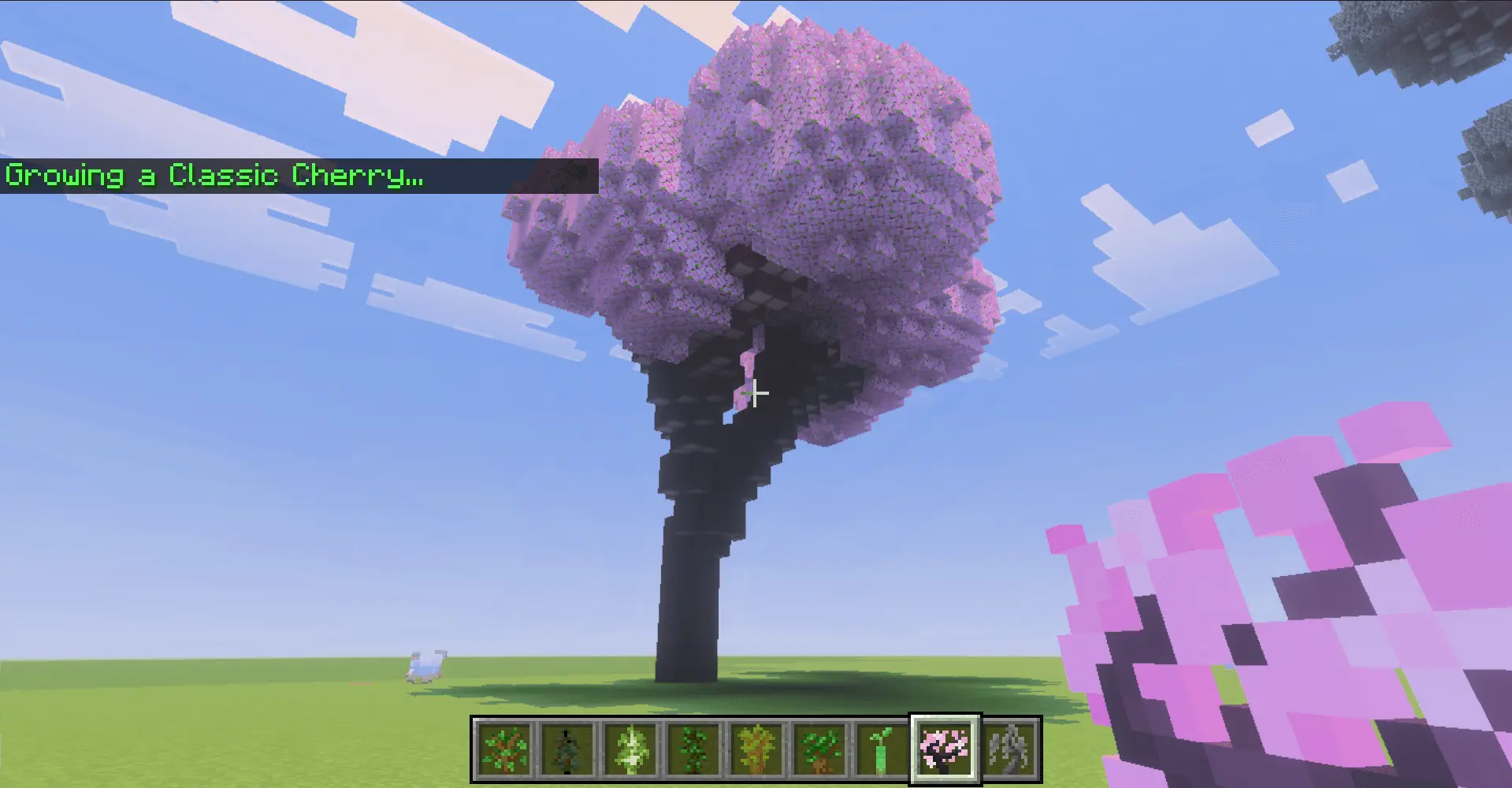Select the mangrove propagule slot
The width and height of the screenshot is (1512, 788).
click(x=882, y=749)
